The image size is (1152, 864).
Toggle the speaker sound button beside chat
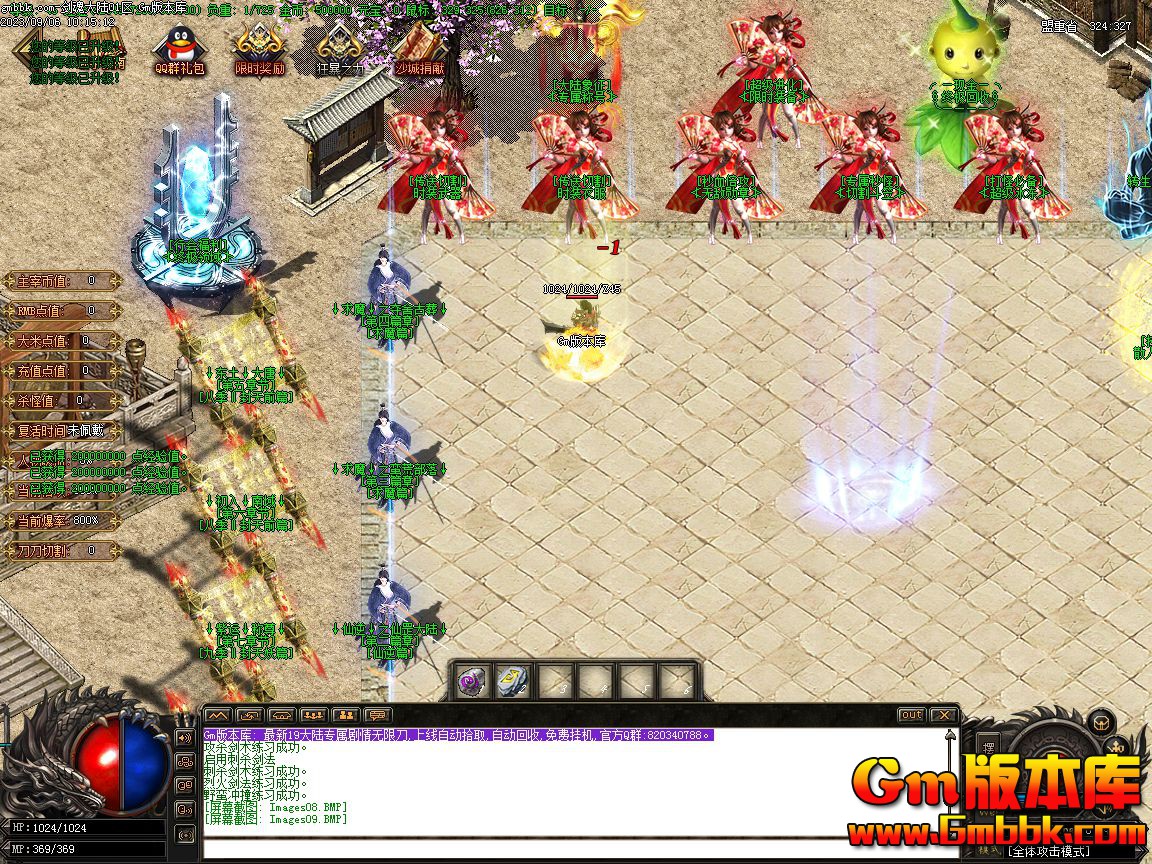click(184, 737)
